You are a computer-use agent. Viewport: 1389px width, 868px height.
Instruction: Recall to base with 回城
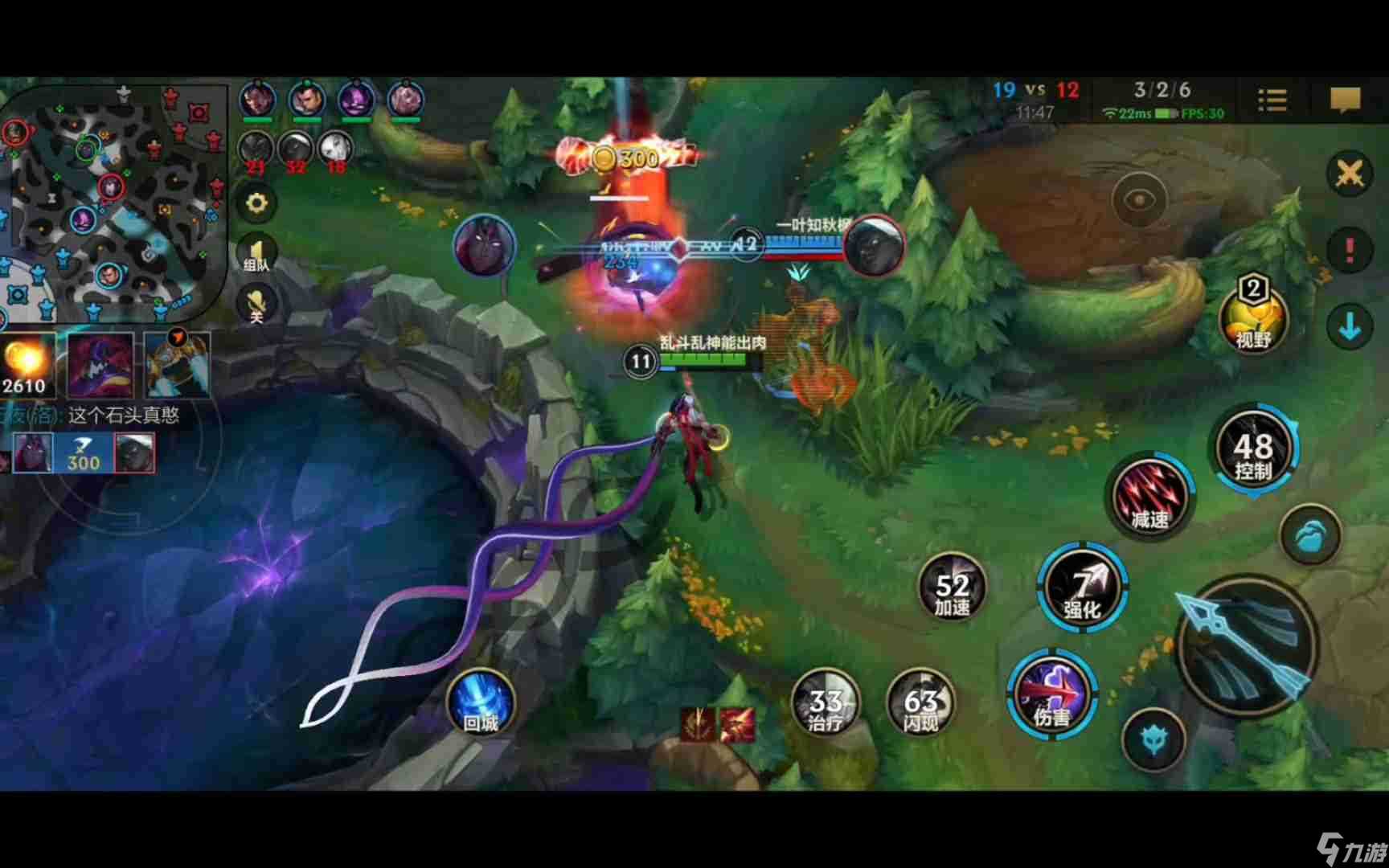coord(480,702)
